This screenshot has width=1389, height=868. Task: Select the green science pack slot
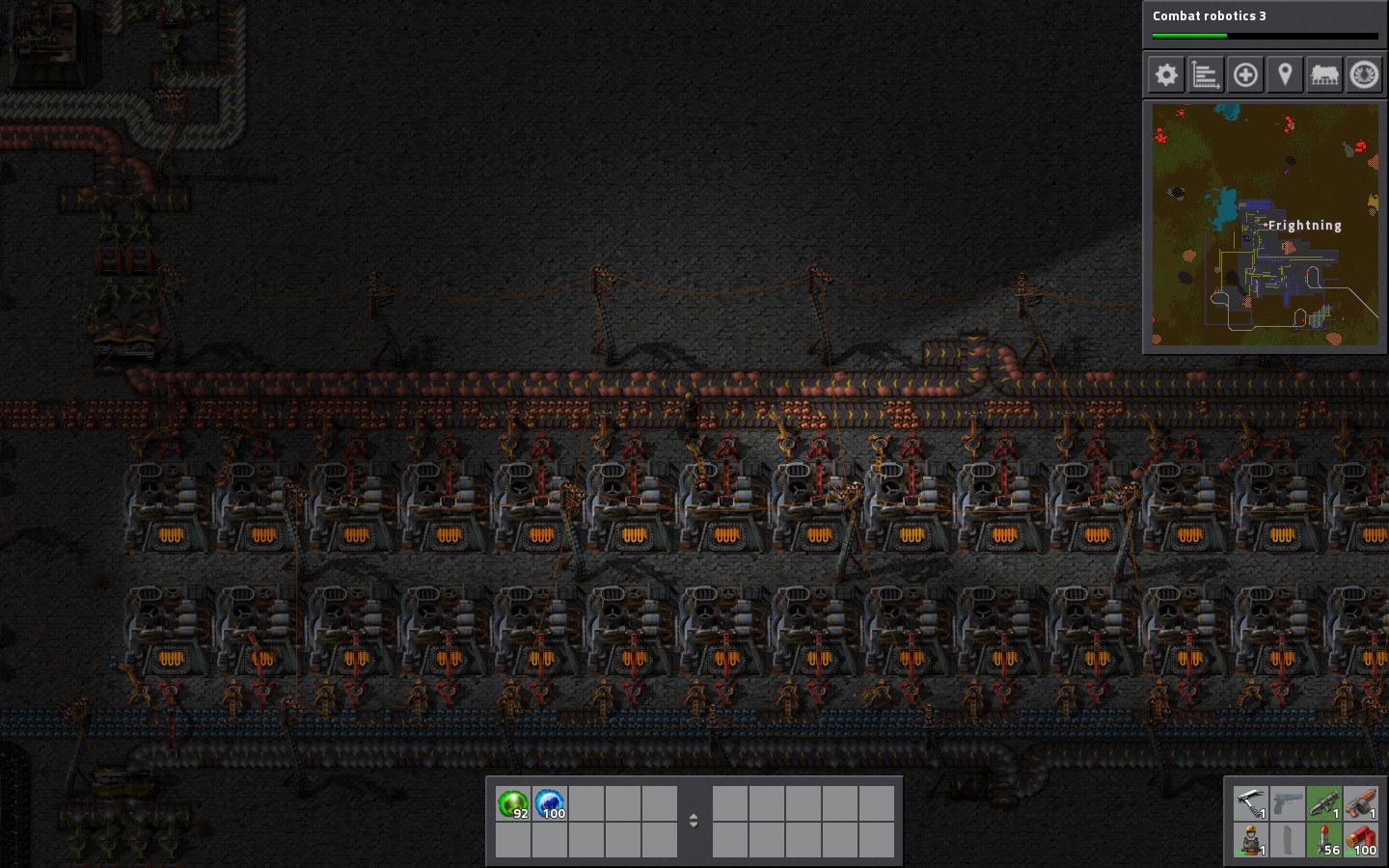pos(513,803)
